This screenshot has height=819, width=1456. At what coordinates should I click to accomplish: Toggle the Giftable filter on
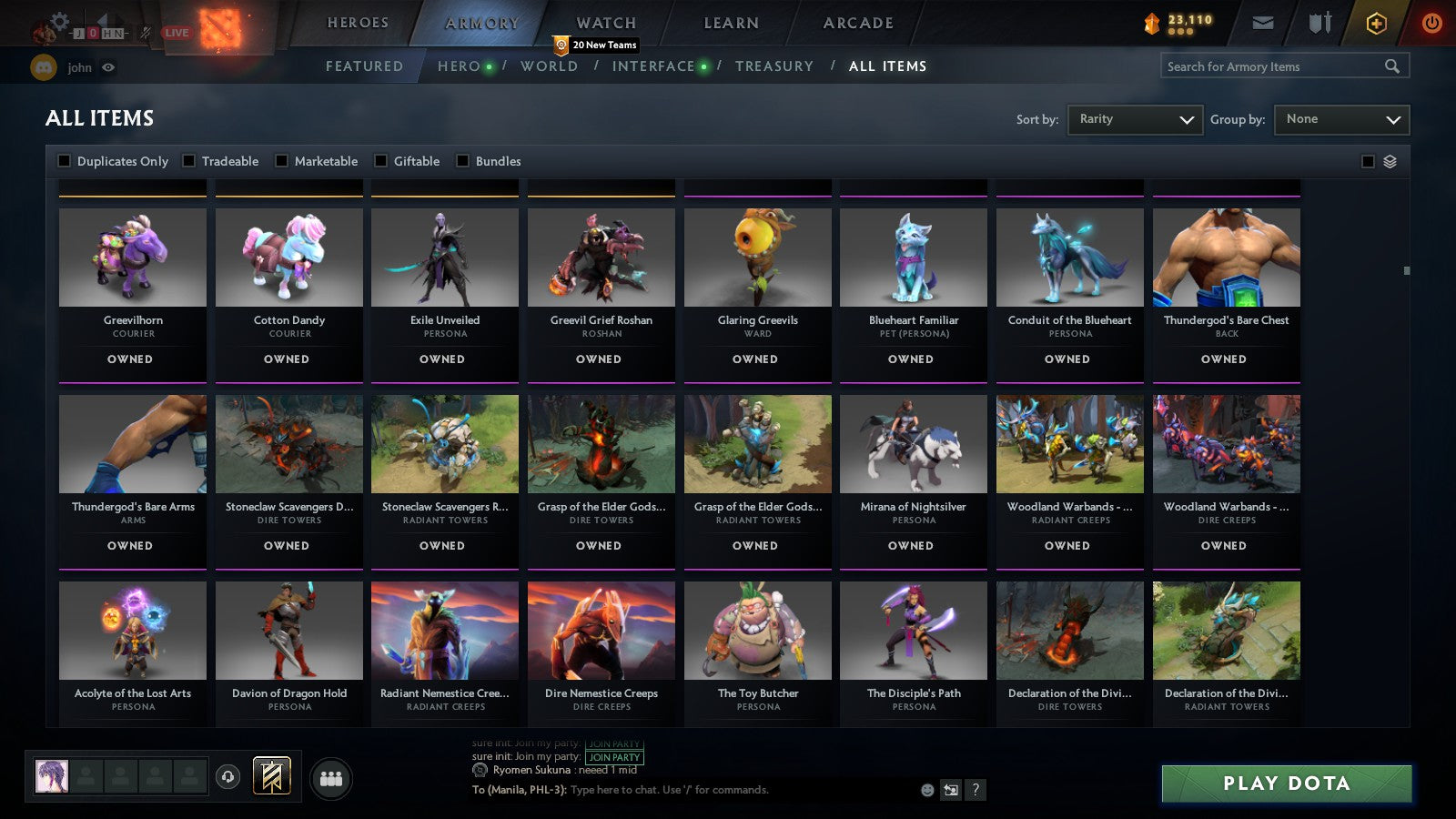tap(379, 161)
